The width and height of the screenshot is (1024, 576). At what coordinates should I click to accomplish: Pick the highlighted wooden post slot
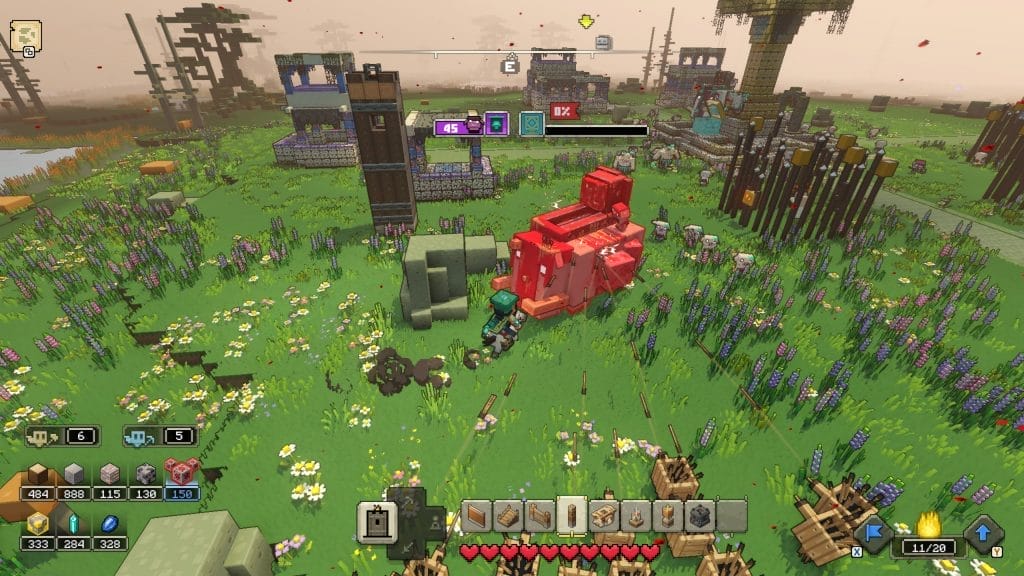click(571, 514)
